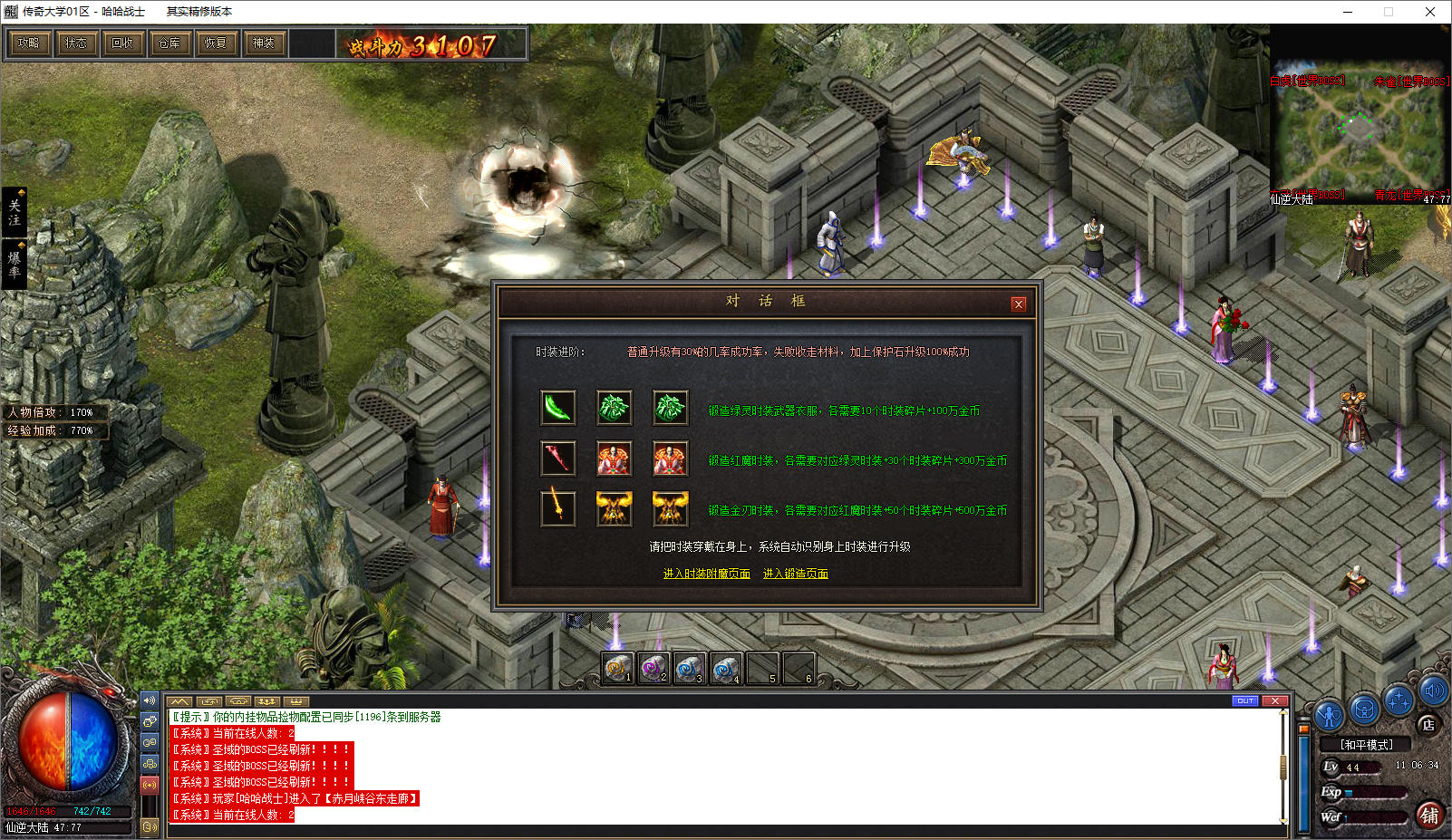Screen dimensions: 1452x840
Task: Select the green curved blade weapon icon
Action: pyautogui.click(x=558, y=408)
